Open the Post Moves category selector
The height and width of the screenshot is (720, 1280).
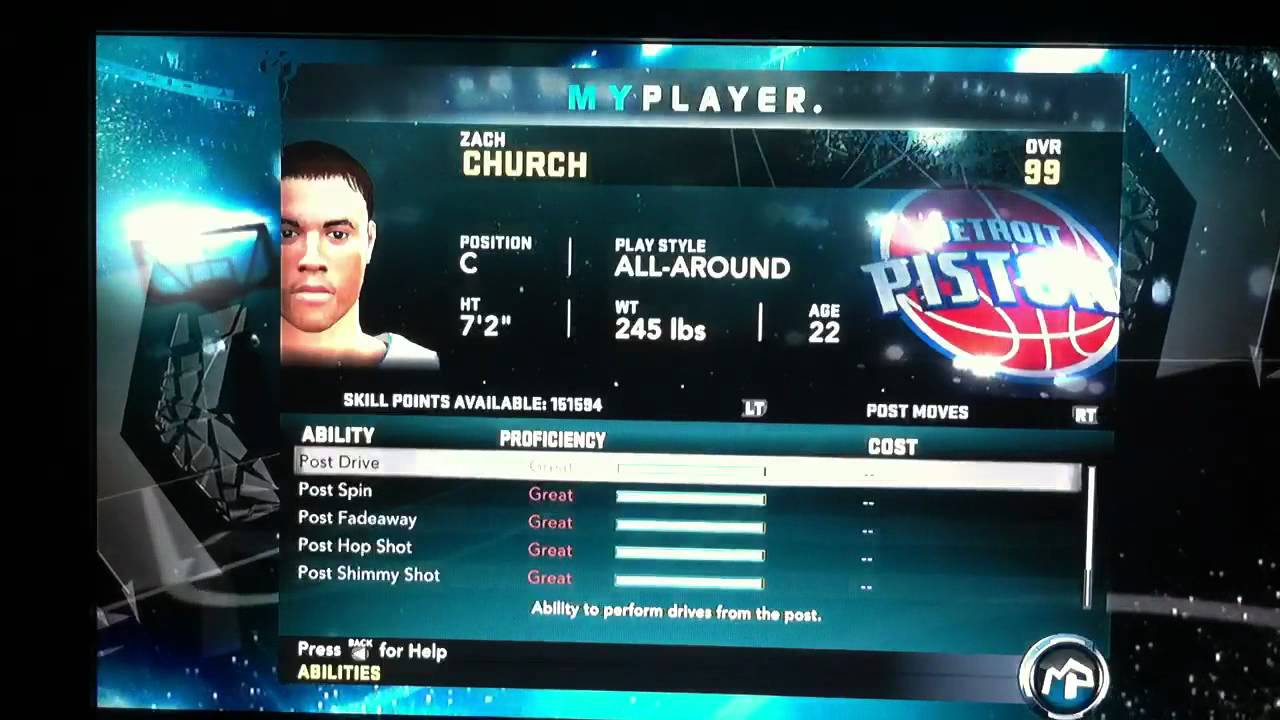click(x=917, y=412)
